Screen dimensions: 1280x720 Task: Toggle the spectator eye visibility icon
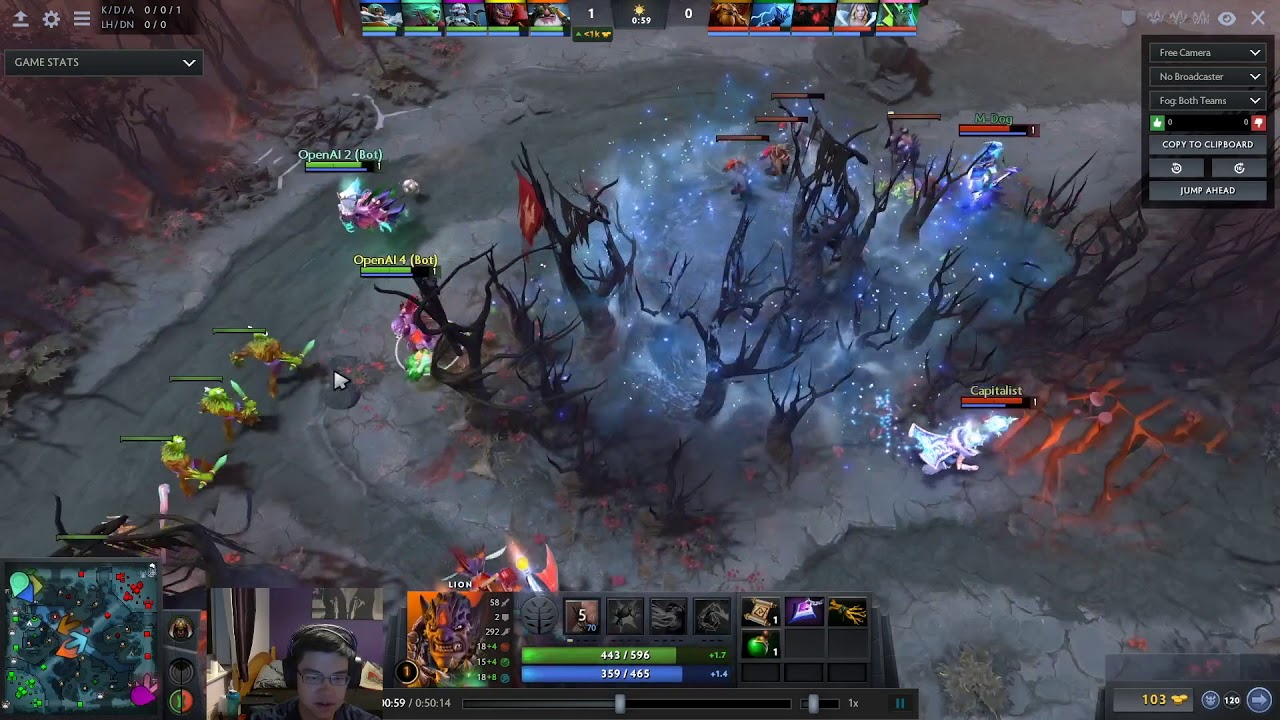[1227, 17]
